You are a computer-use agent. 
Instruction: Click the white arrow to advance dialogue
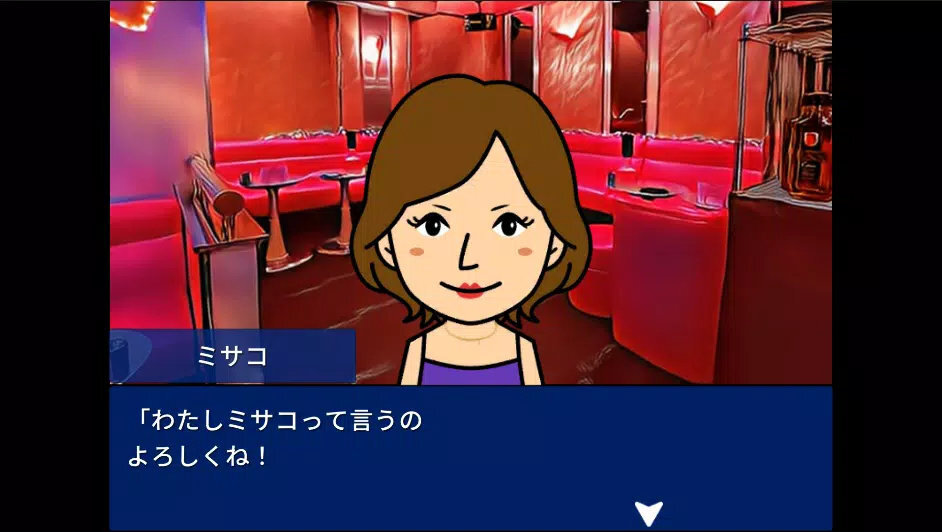tap(648, 513)
